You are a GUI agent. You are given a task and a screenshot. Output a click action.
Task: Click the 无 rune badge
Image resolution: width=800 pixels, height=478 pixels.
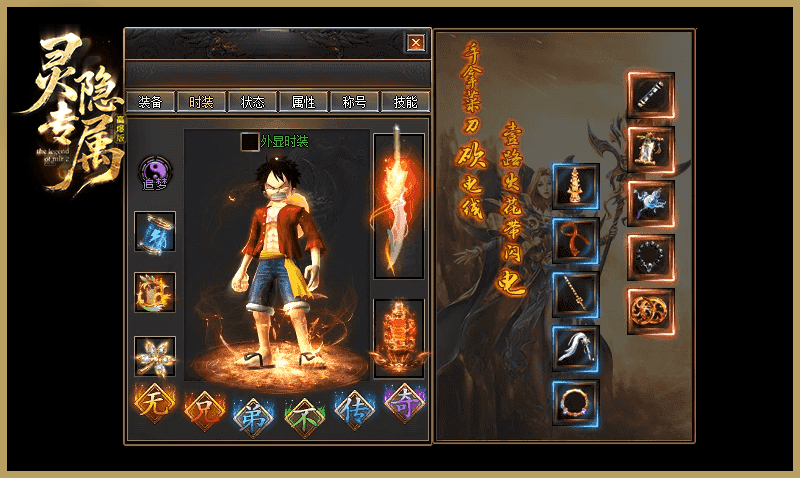pyautogui.click(x=155, y=404)
